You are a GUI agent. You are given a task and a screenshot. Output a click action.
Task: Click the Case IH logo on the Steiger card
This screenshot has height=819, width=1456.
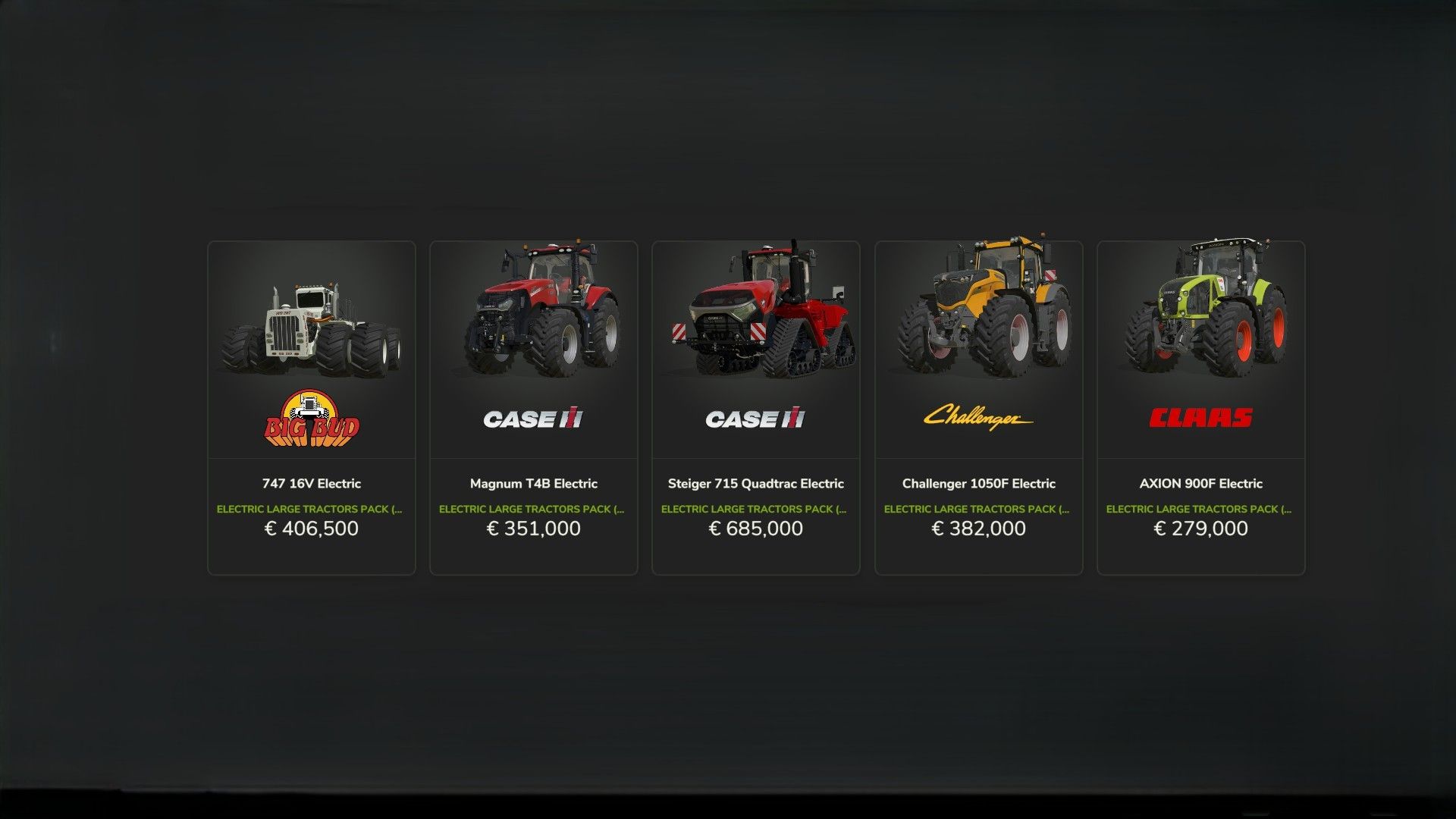(755, 419)
